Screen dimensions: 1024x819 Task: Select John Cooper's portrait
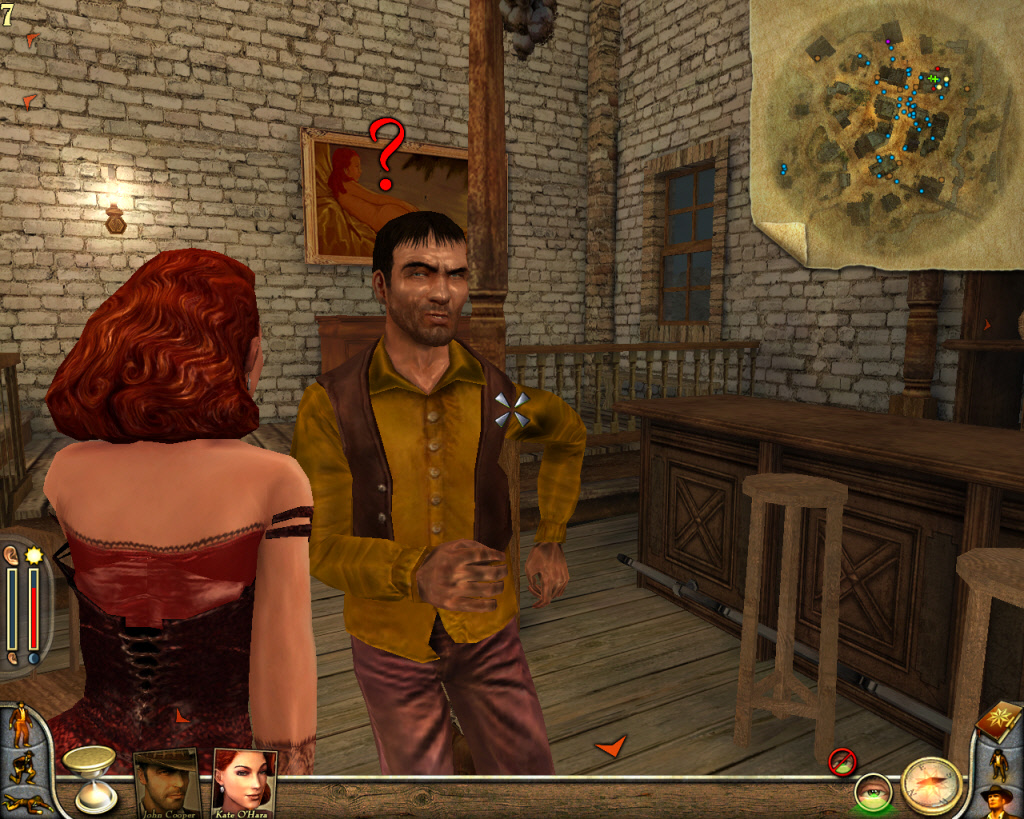point(166,781)
